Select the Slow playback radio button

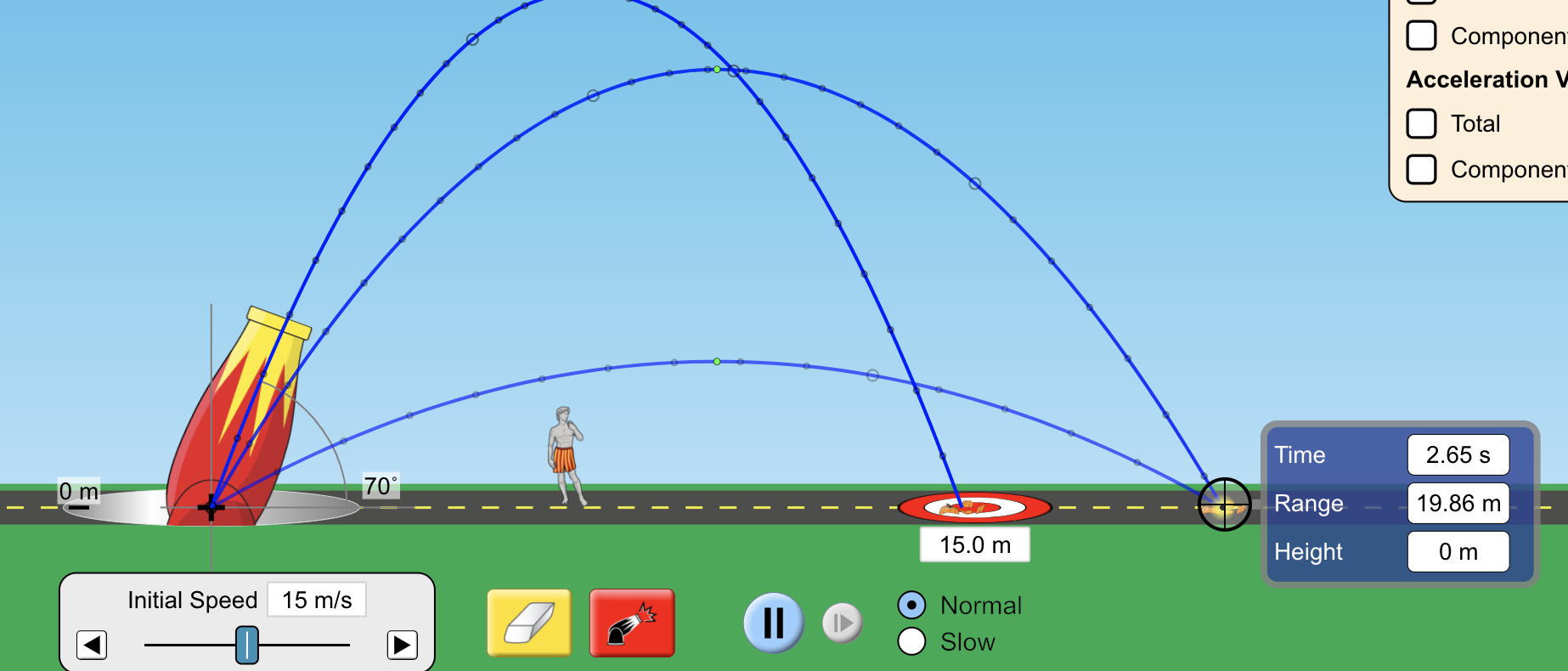[911, 642]
